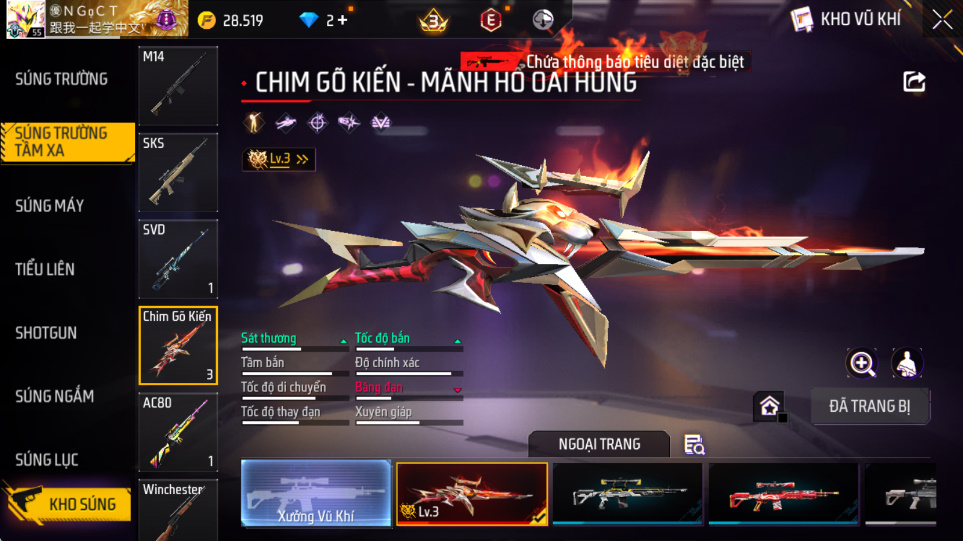The image size is (963, 541).
Task: Select the Winchester weapon slot
Action: (x=177, y=510)
